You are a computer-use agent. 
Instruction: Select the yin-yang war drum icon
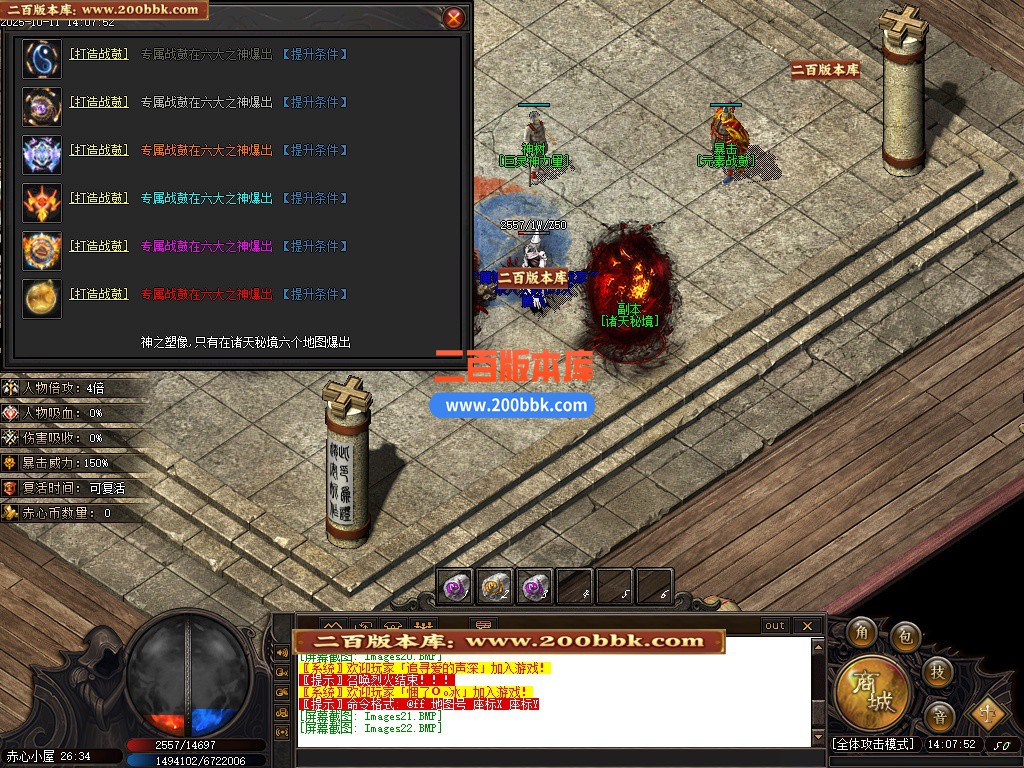pos(42,59)
